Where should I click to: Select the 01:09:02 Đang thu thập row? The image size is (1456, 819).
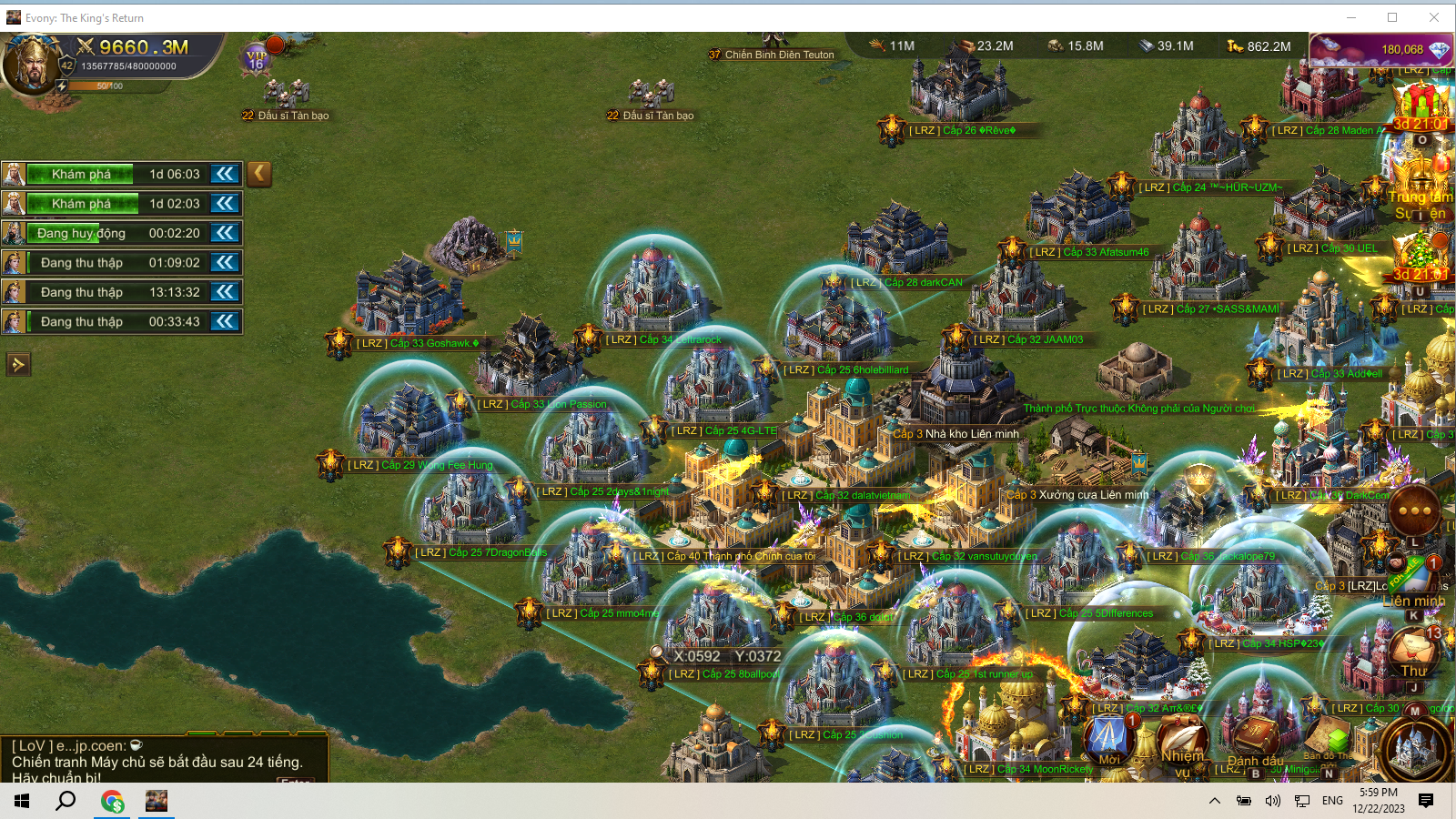click(x=118, y=263)
